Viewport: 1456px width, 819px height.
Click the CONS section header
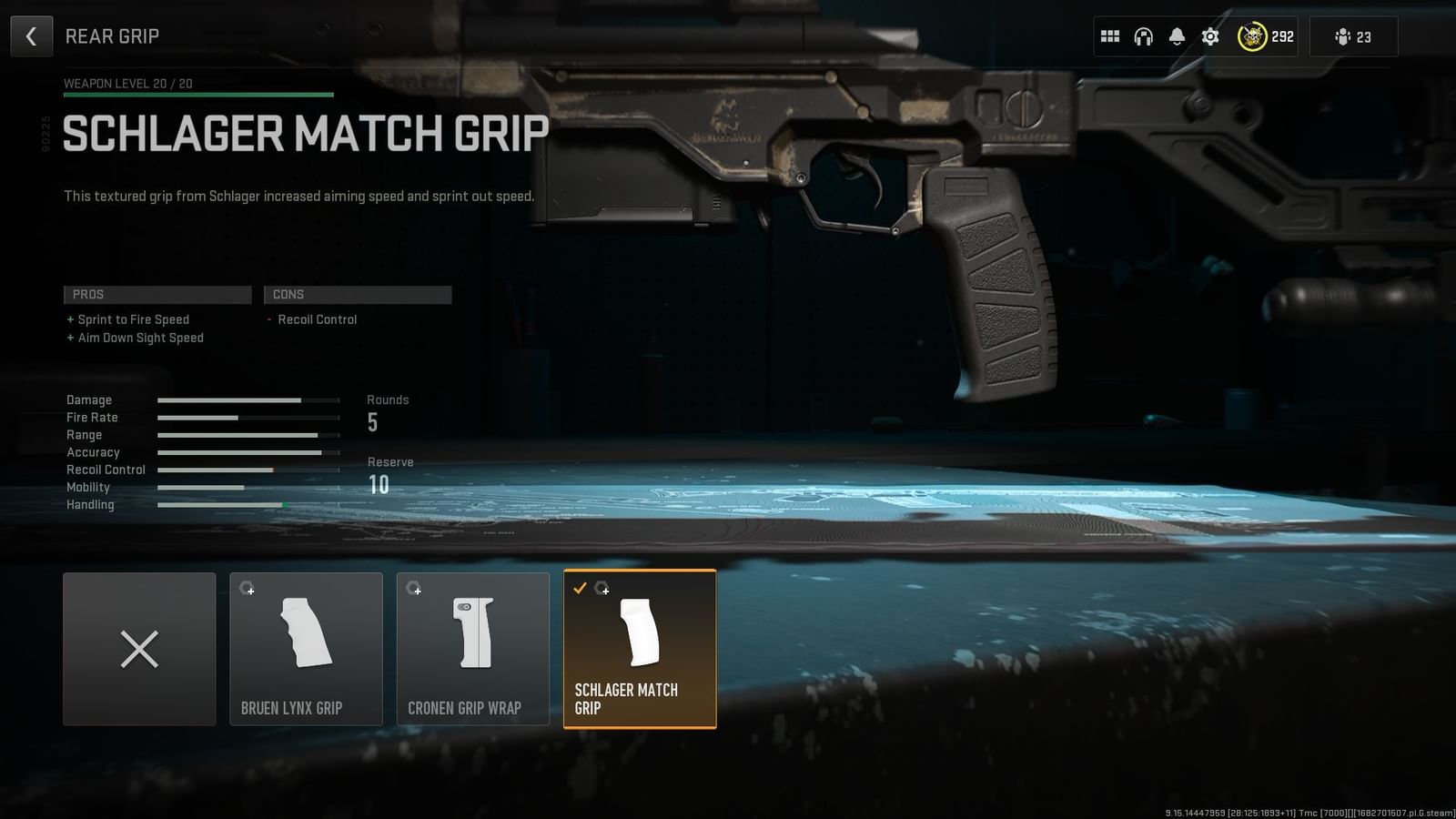(358, 294)
